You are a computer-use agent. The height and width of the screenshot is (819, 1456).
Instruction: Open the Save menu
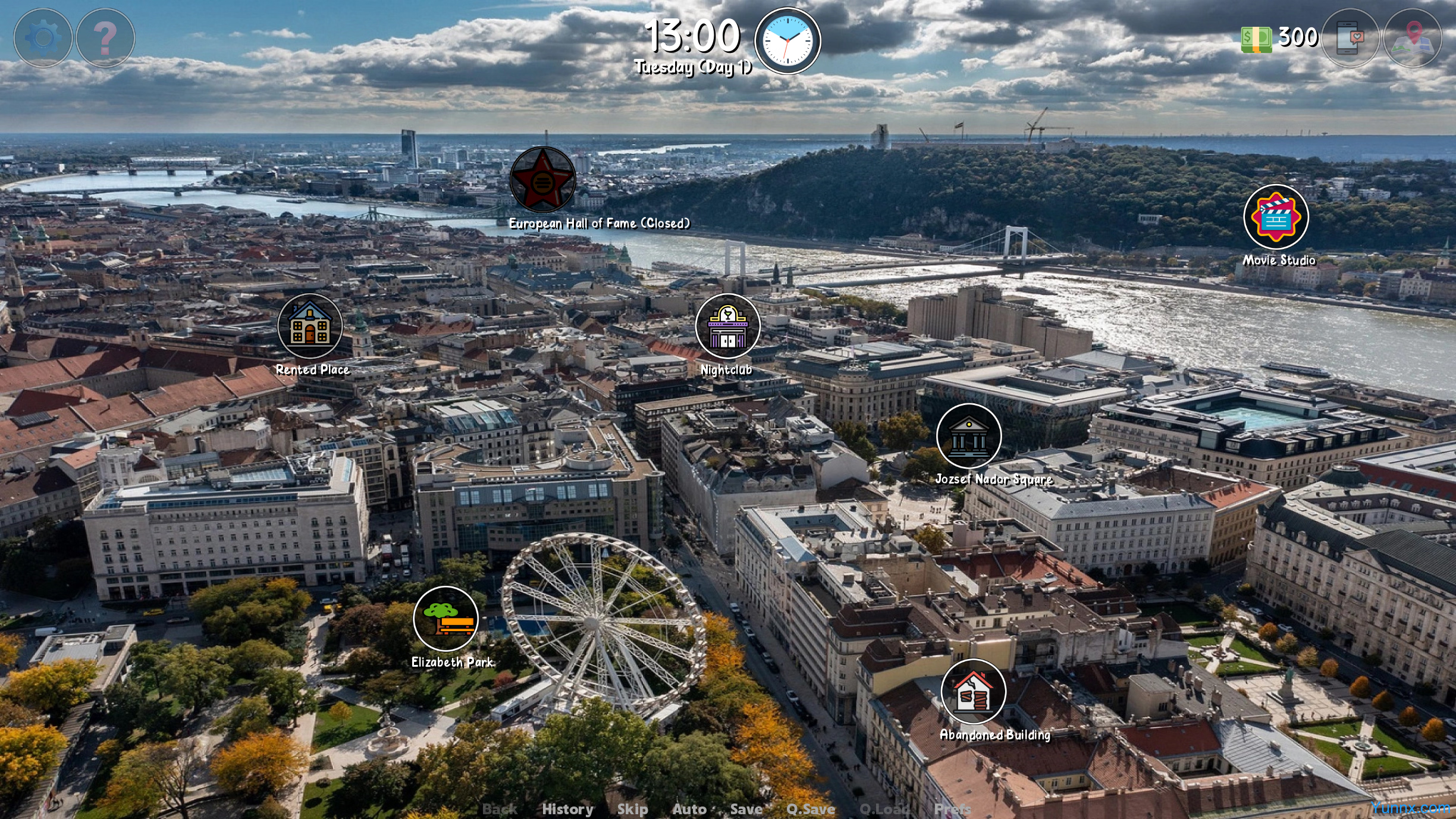coord(746,809)
